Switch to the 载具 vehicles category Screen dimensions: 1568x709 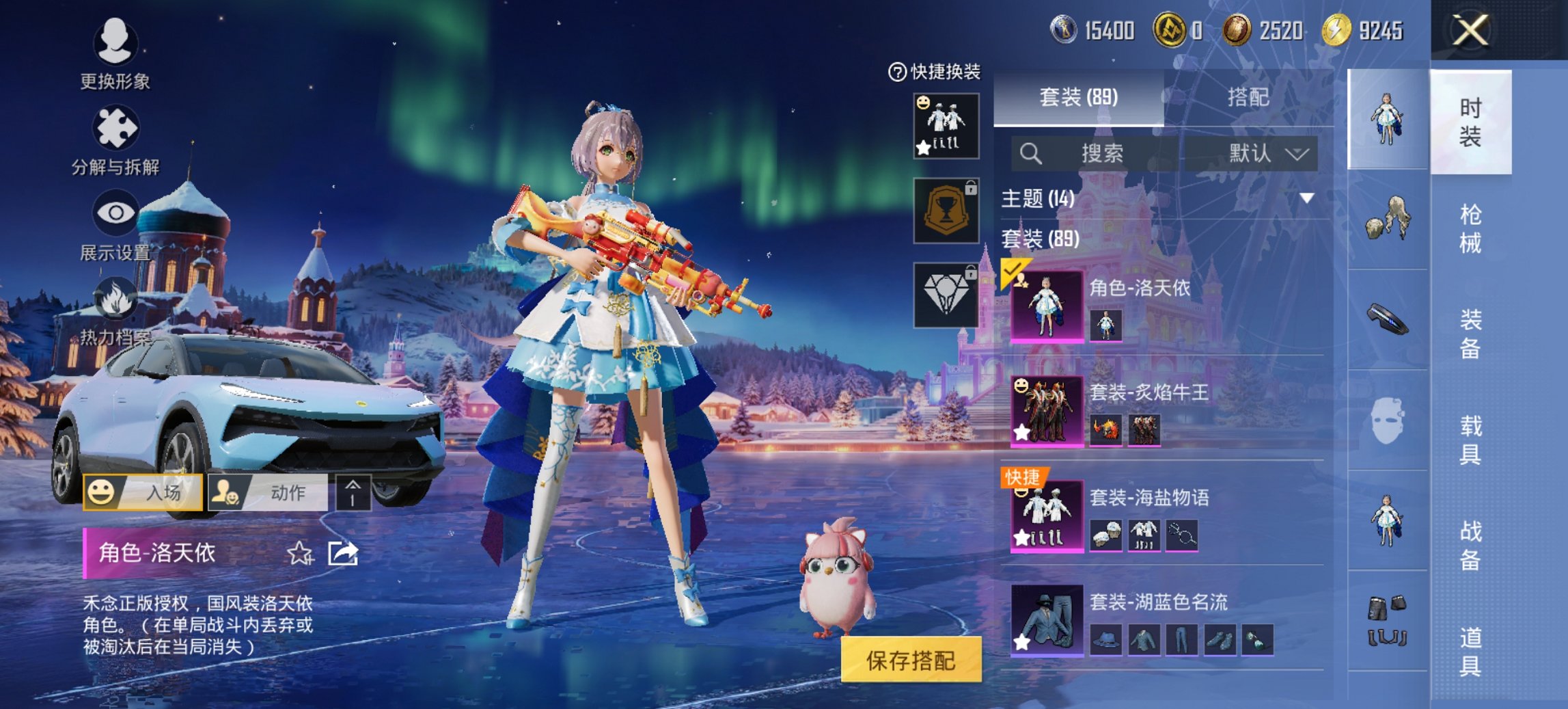(1470, 440)
